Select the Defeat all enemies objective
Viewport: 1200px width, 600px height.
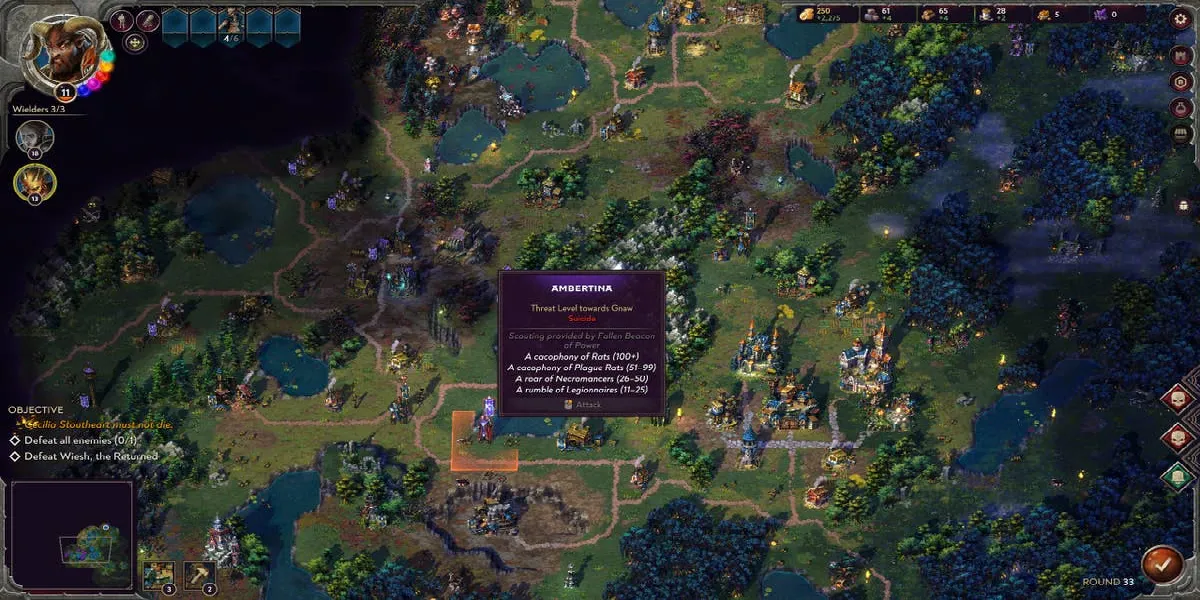tap(77, 440)
